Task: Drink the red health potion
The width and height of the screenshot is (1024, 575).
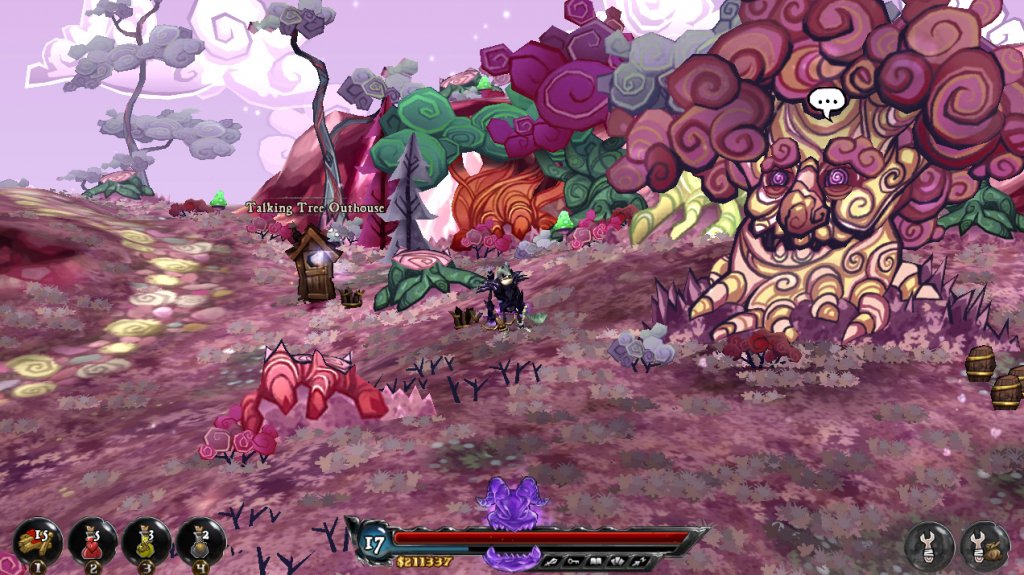Action: click(92, 543)
